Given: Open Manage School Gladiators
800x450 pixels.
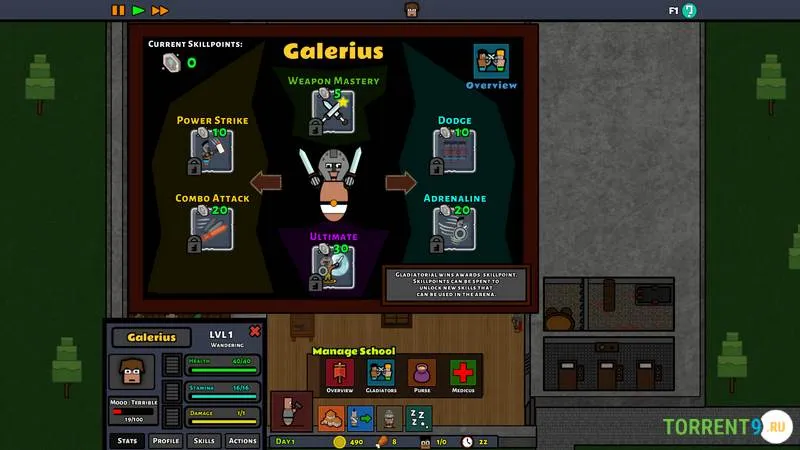Looking at the screenshot, I should click(x=380, y=376).
